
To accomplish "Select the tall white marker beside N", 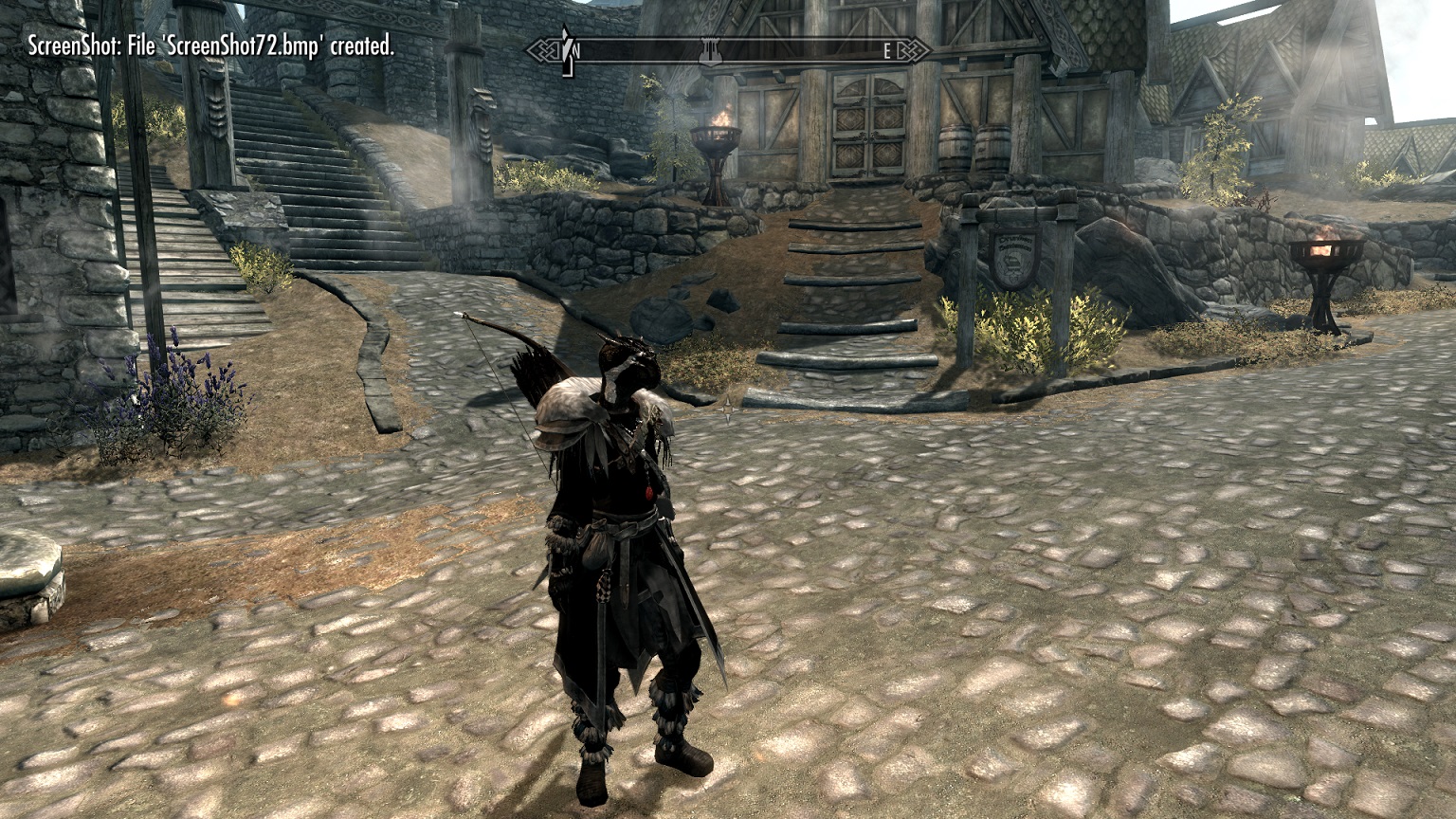I will coord(567,50).
